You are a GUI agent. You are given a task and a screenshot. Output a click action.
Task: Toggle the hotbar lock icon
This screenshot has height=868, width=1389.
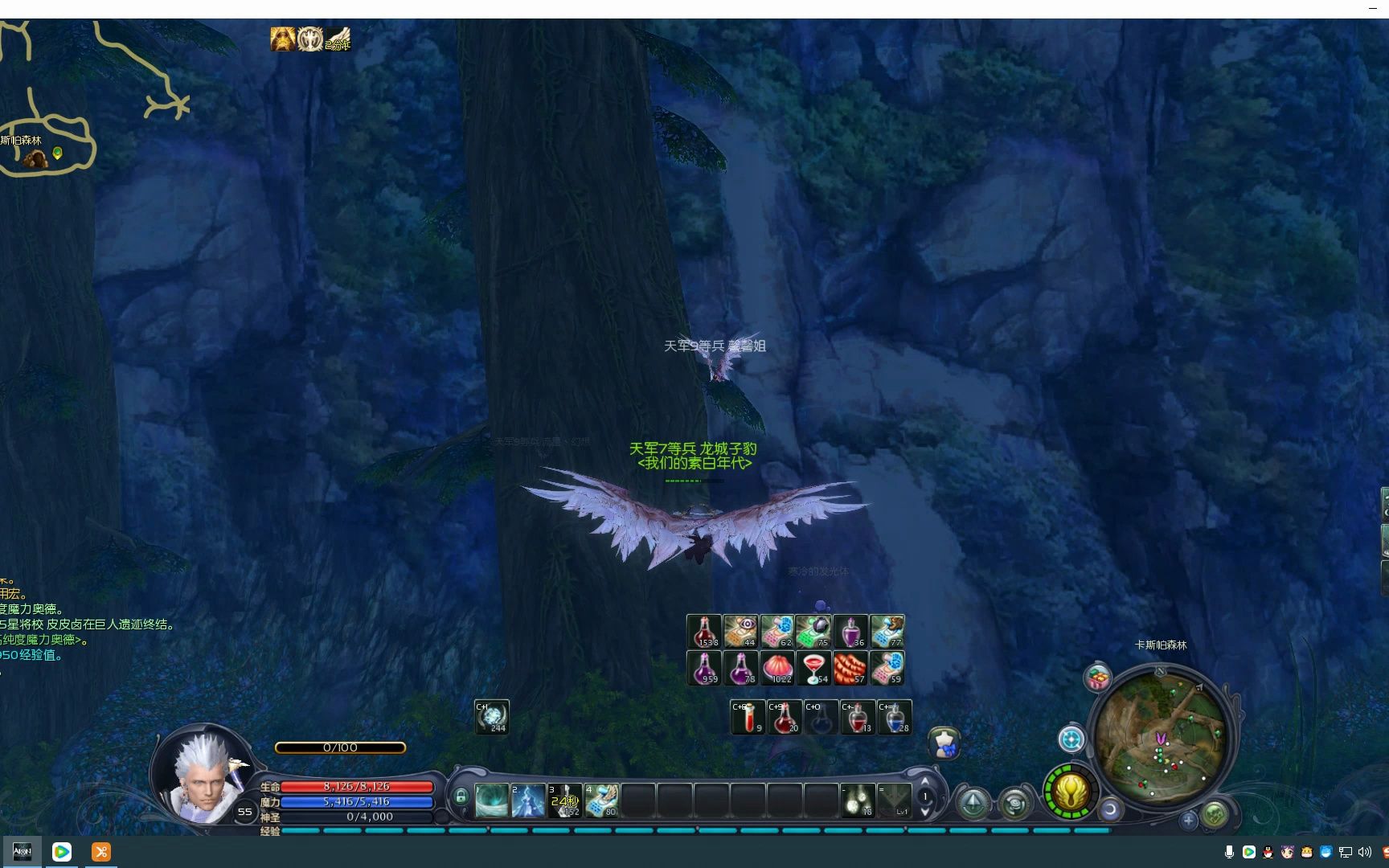461,796
